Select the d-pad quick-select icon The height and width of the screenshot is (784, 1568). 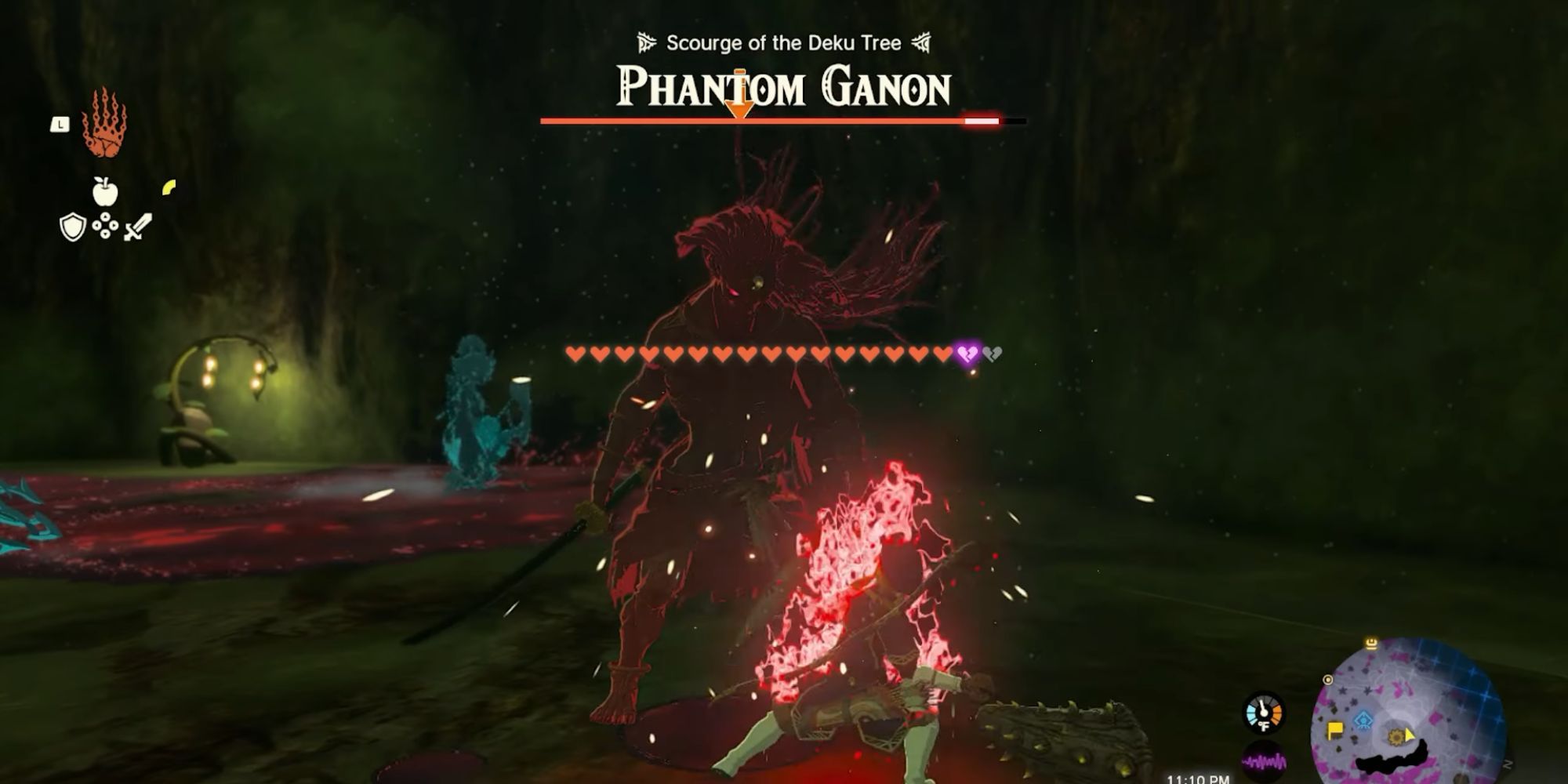[105, 225]
